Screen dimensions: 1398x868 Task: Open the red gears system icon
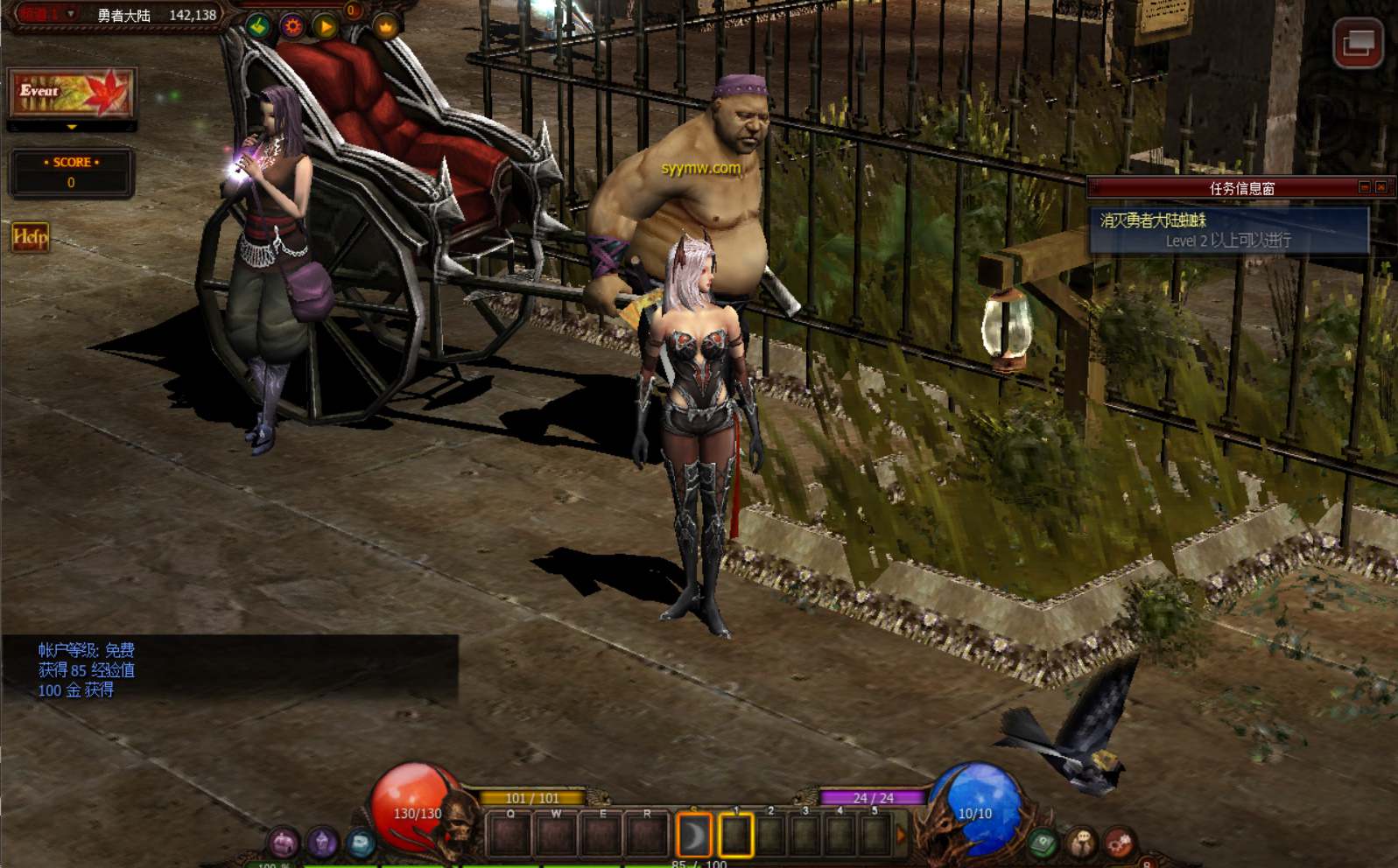tap(1120, 843)
